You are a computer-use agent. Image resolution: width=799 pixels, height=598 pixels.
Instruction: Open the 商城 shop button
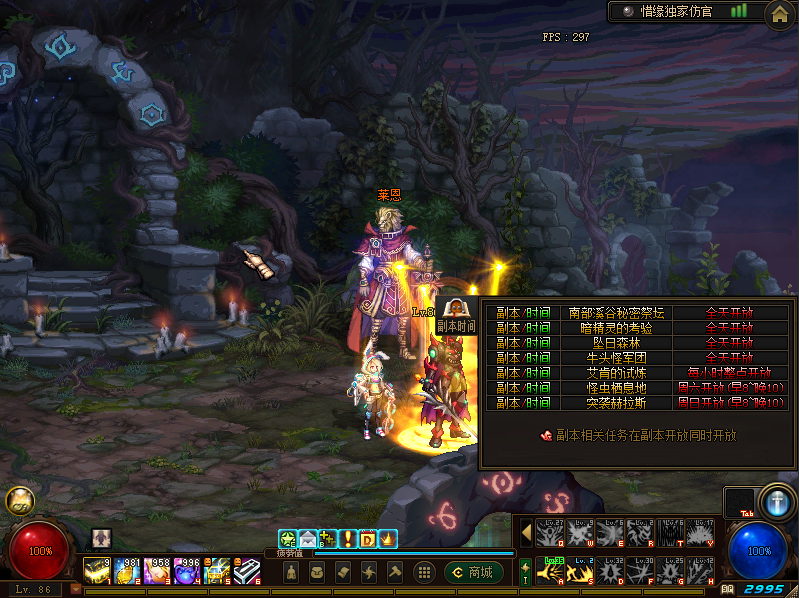coord(474,572)
